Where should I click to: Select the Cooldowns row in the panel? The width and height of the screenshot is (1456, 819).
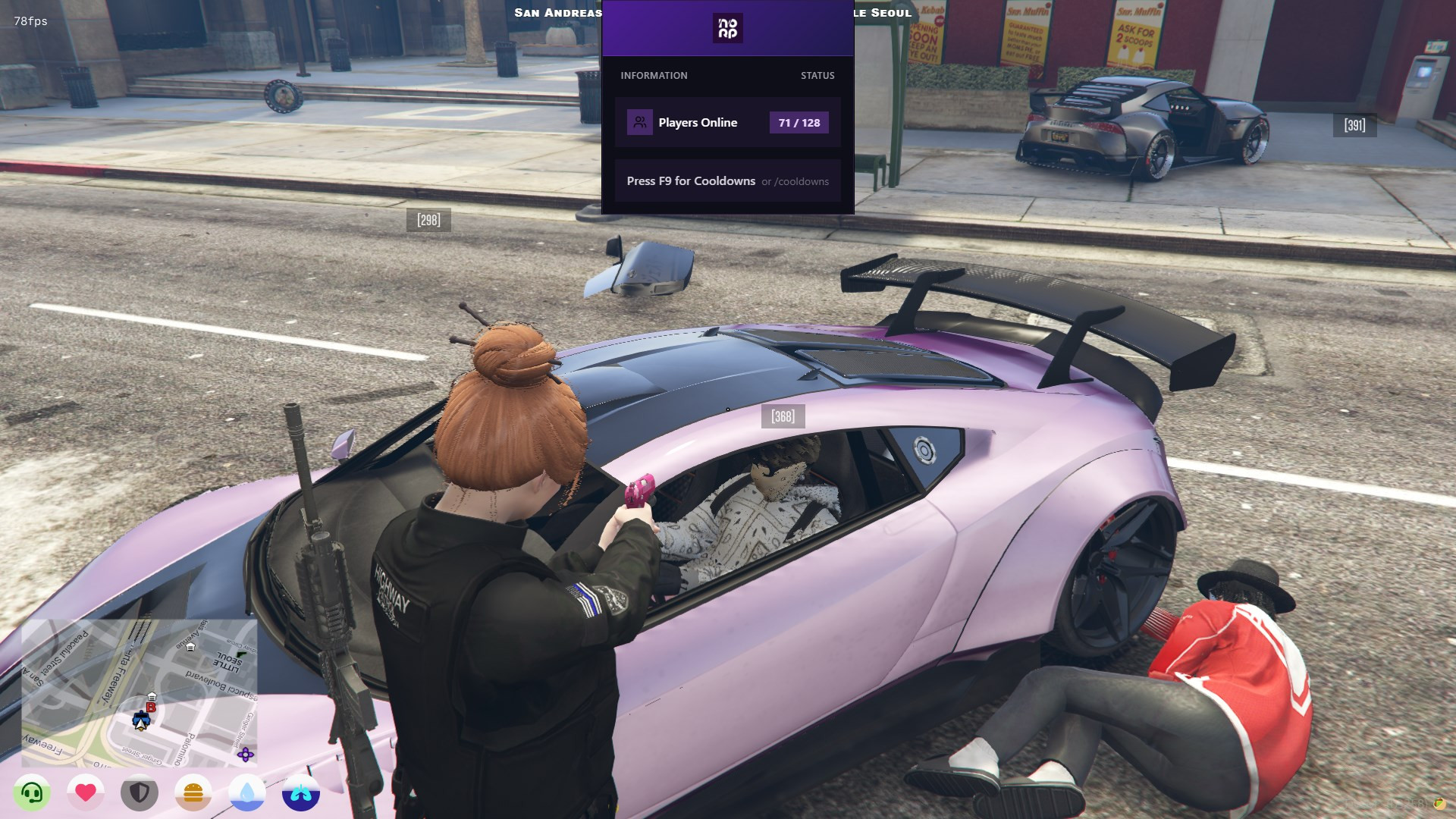coord(727,181)
